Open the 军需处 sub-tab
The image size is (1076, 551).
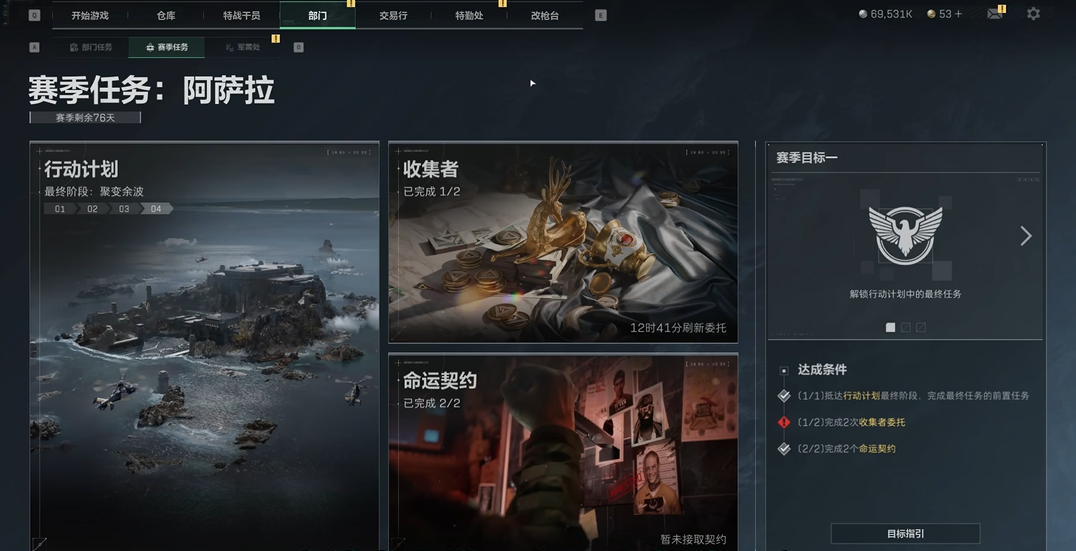click(x=242, y=47)
